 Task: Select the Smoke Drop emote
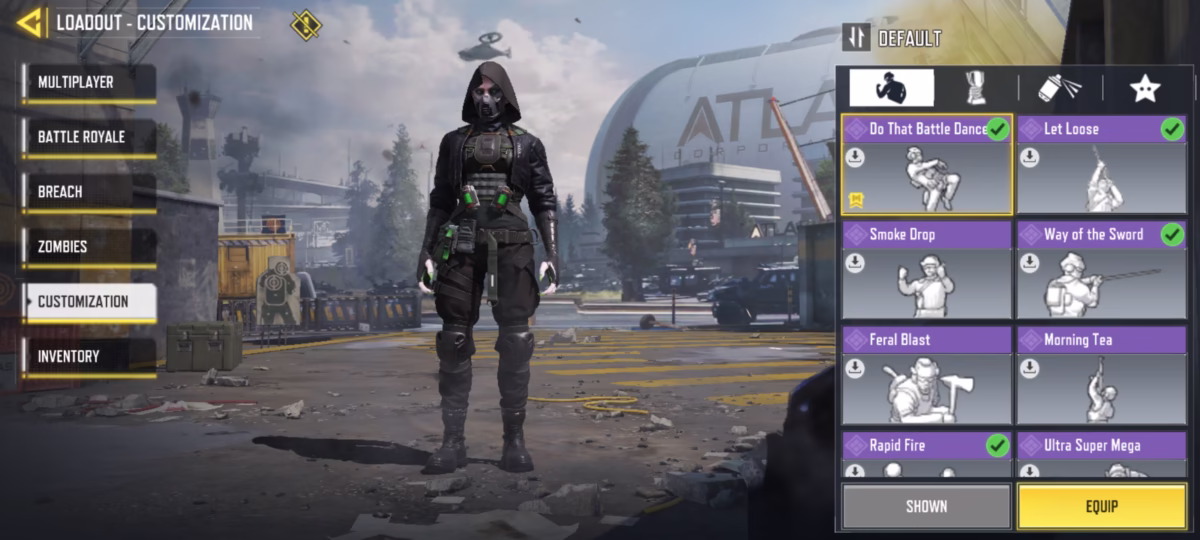(927, 270)
